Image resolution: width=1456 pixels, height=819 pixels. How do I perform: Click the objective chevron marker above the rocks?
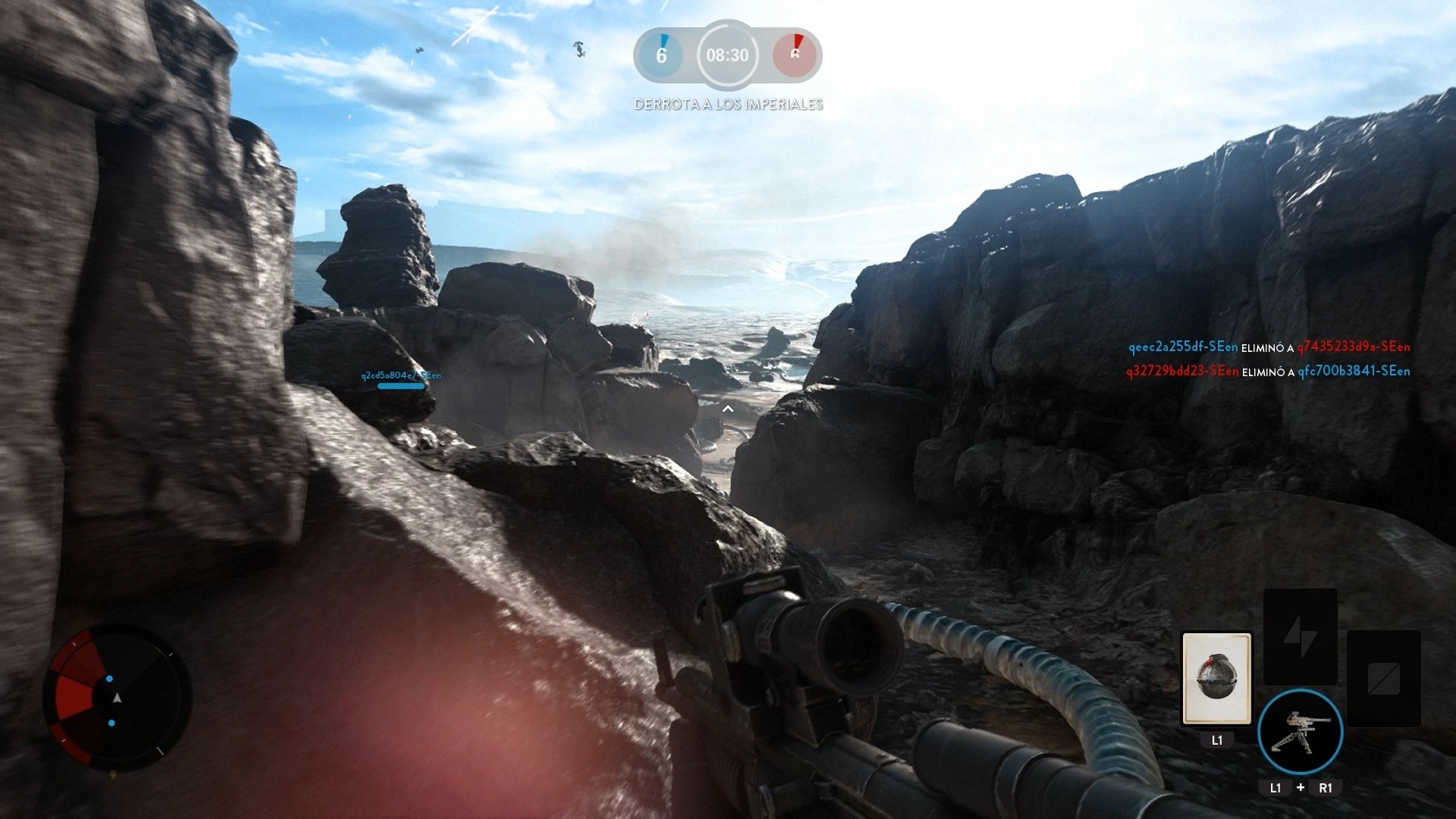point(730,408)
